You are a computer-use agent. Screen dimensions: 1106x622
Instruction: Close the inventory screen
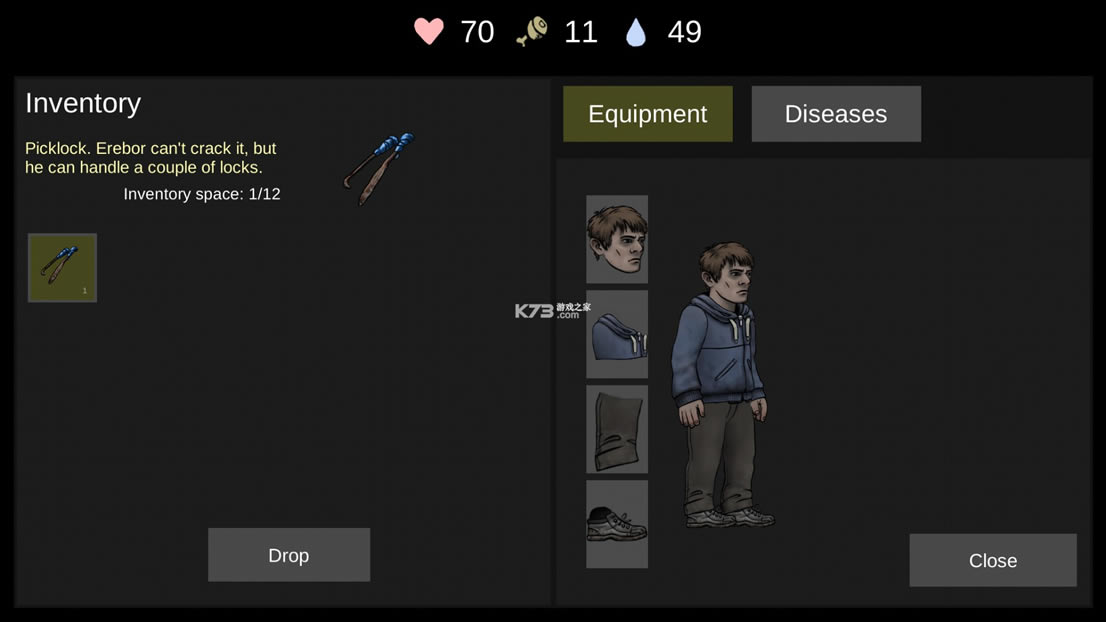[992, 560]
